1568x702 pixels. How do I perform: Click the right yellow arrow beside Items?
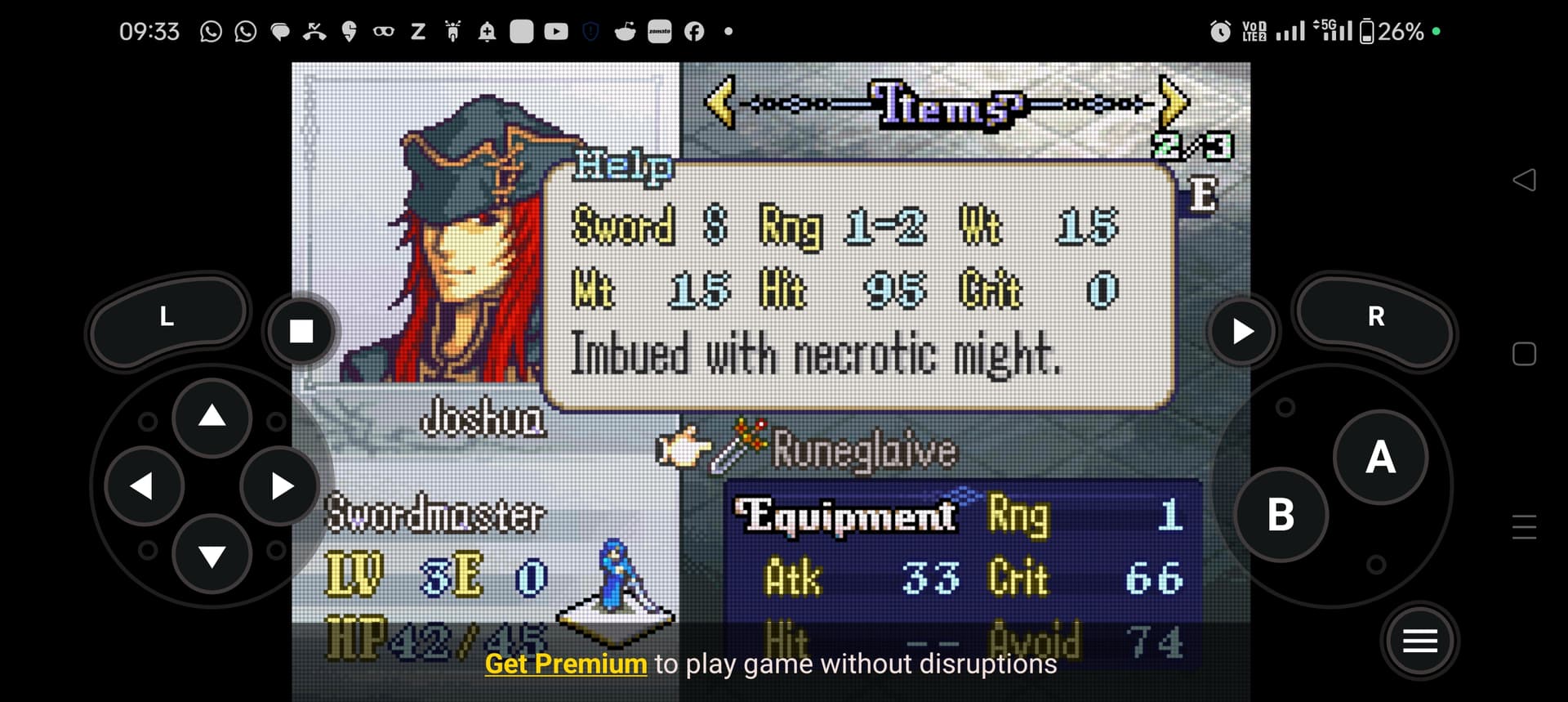[x=1173, y=101]
